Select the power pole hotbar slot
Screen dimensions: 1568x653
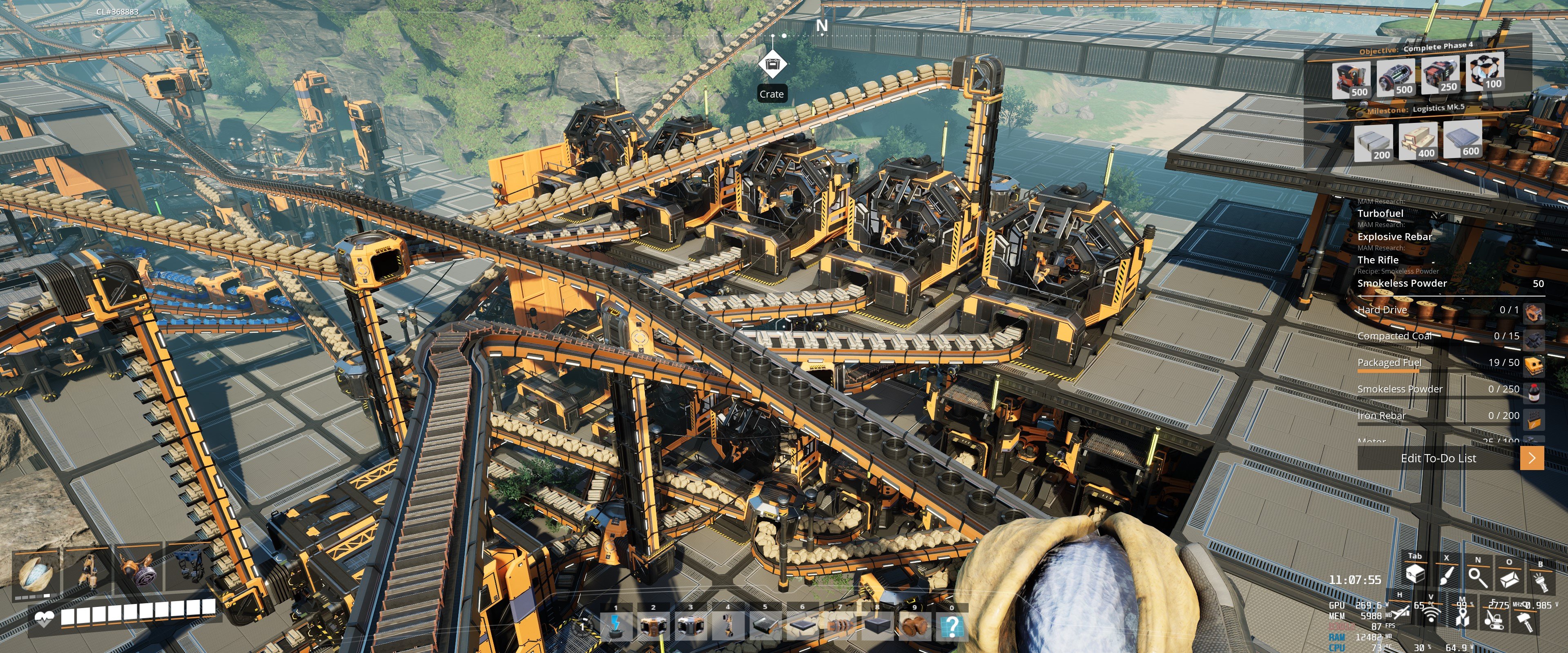pyautogui.click(x=616, y=626)
